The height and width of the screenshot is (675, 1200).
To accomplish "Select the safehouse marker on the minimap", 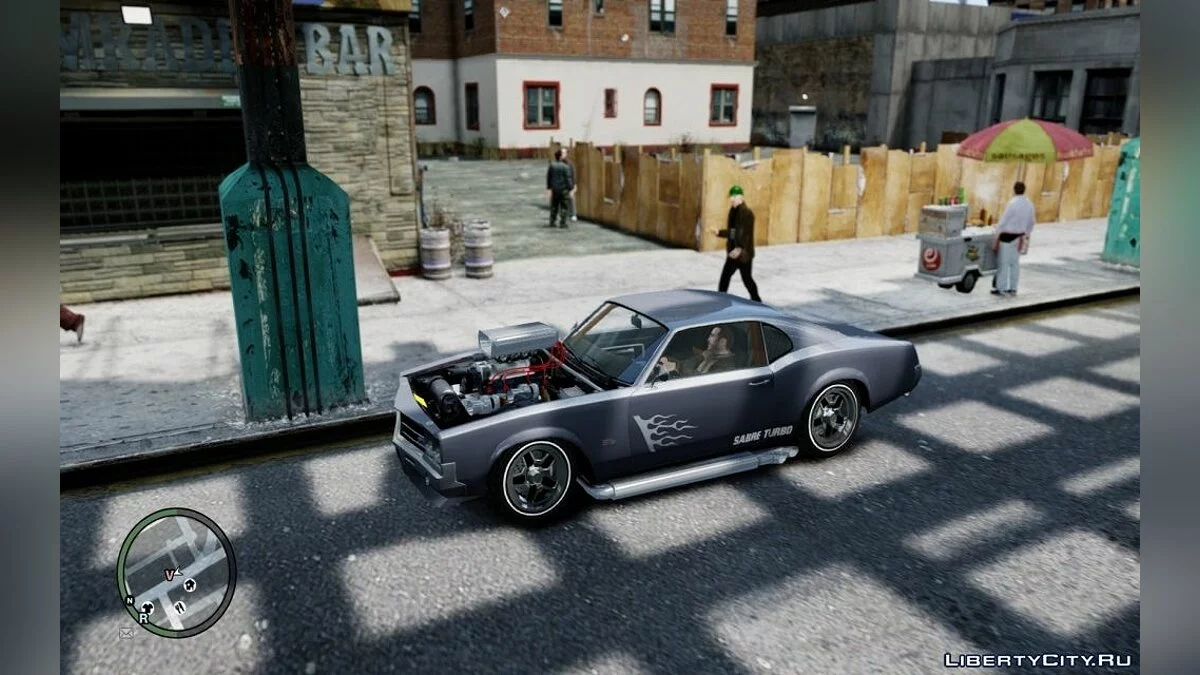I will [190, 585].
